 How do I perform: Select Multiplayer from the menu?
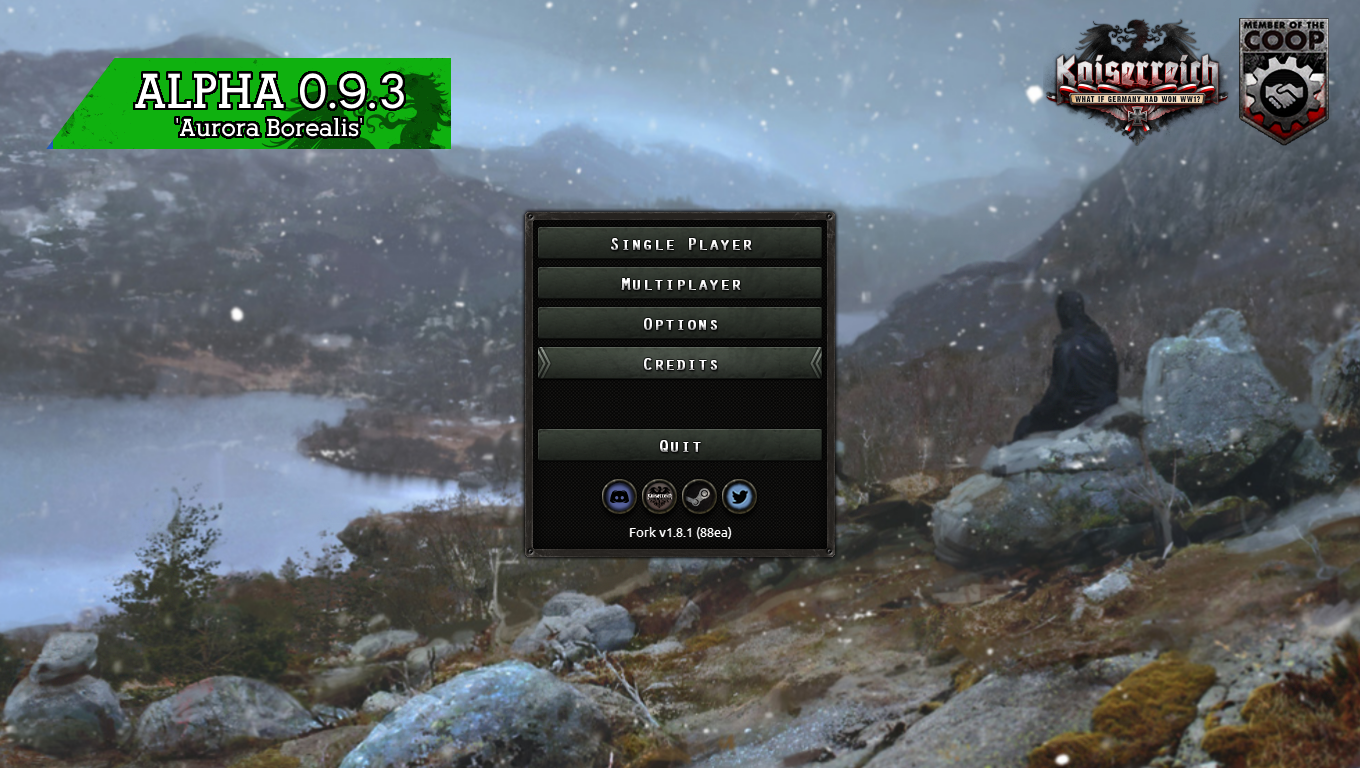[679, 283]
